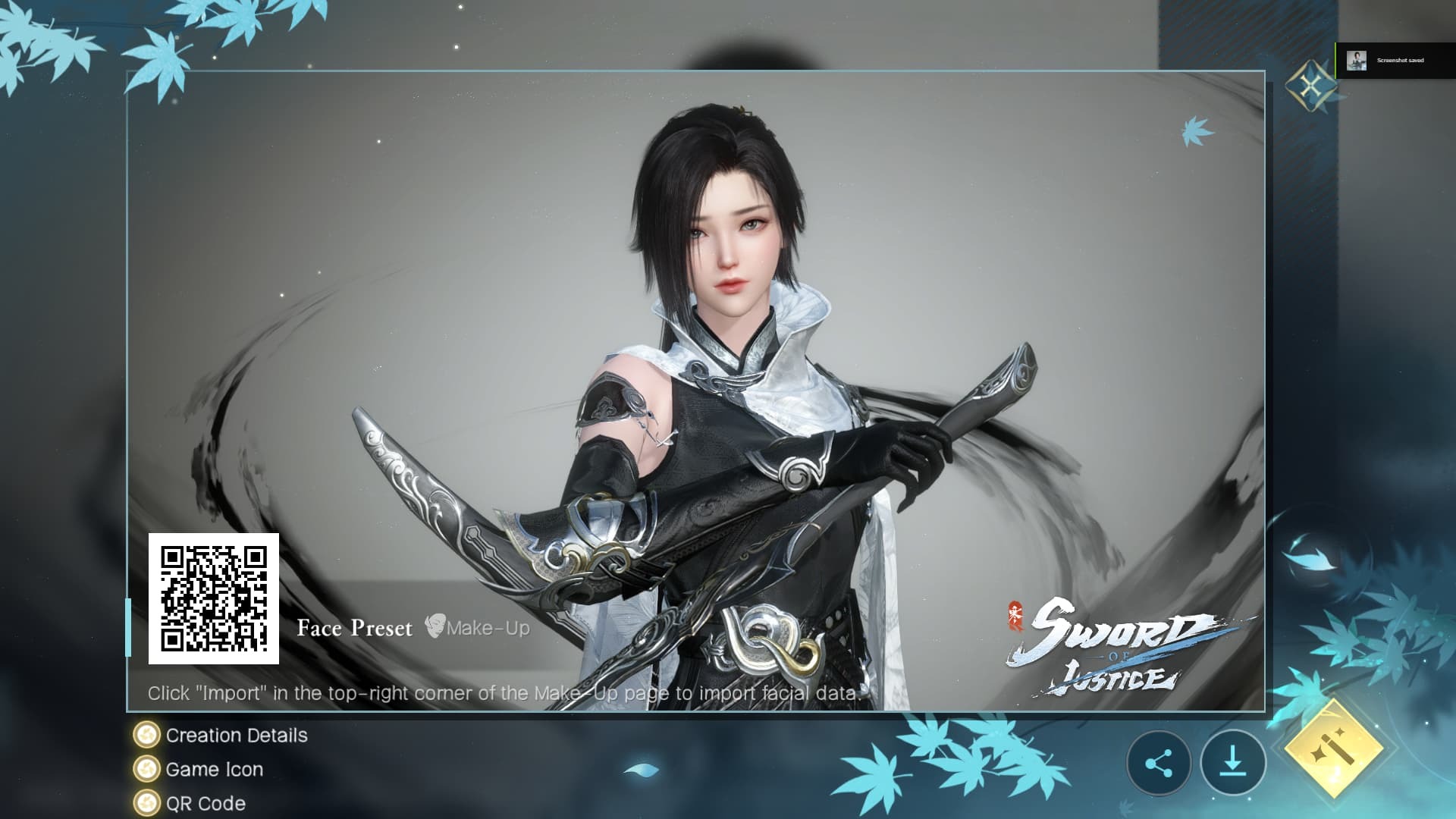Toggle the Game Icon coin option
The image size is (1456, 819).
(x=146, y=769)
